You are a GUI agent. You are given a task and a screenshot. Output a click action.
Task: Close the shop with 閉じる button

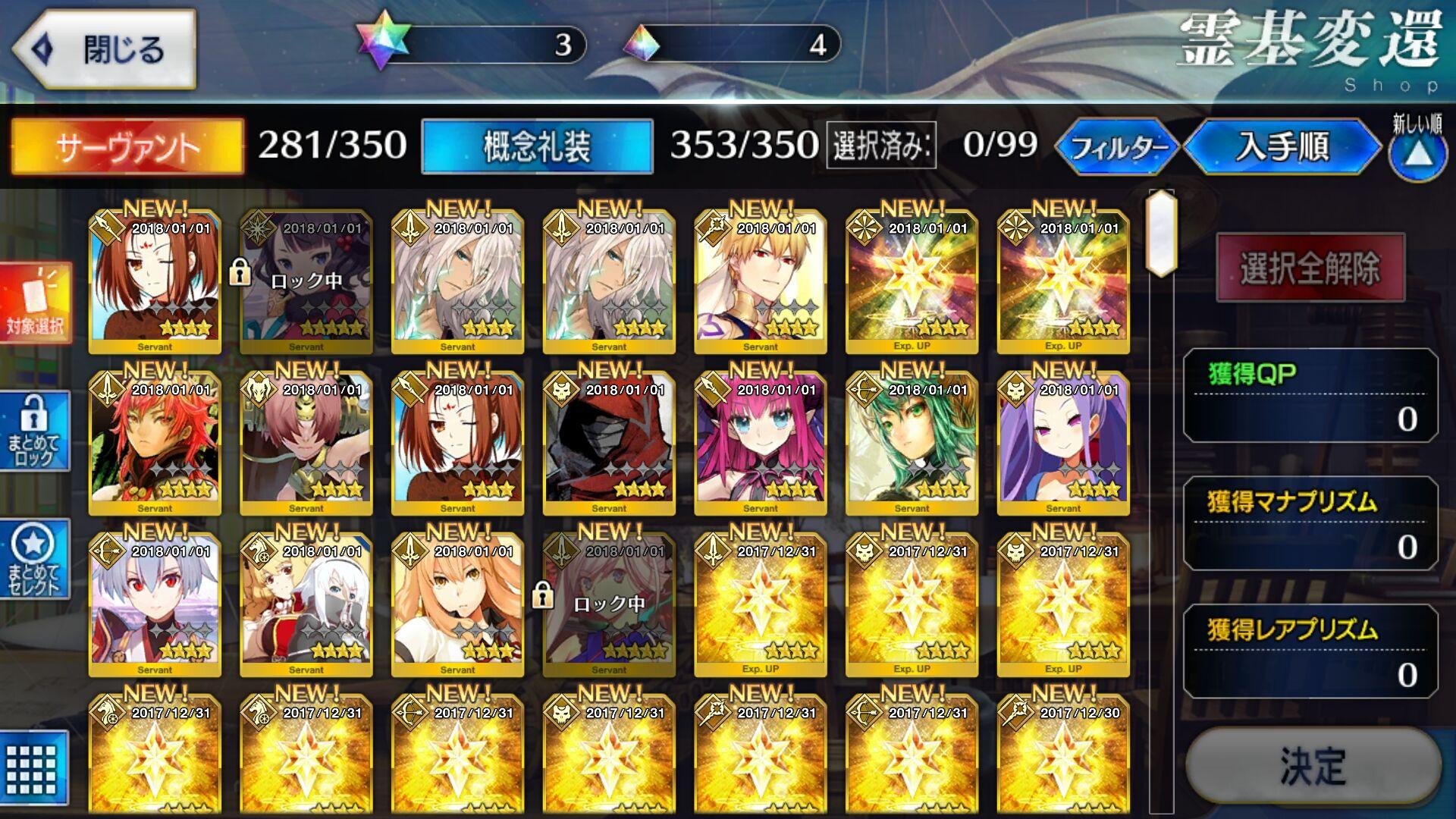pyautogui.click(x=105, y=50)
